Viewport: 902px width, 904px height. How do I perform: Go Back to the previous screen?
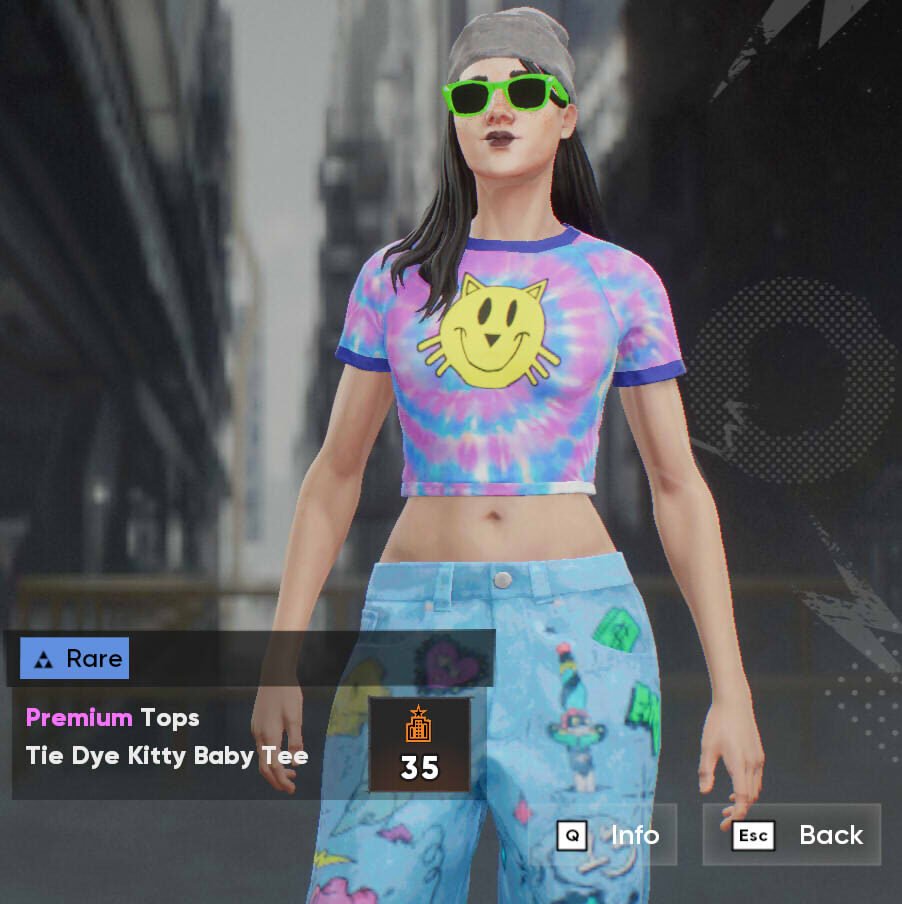click(x=792, y=835)
